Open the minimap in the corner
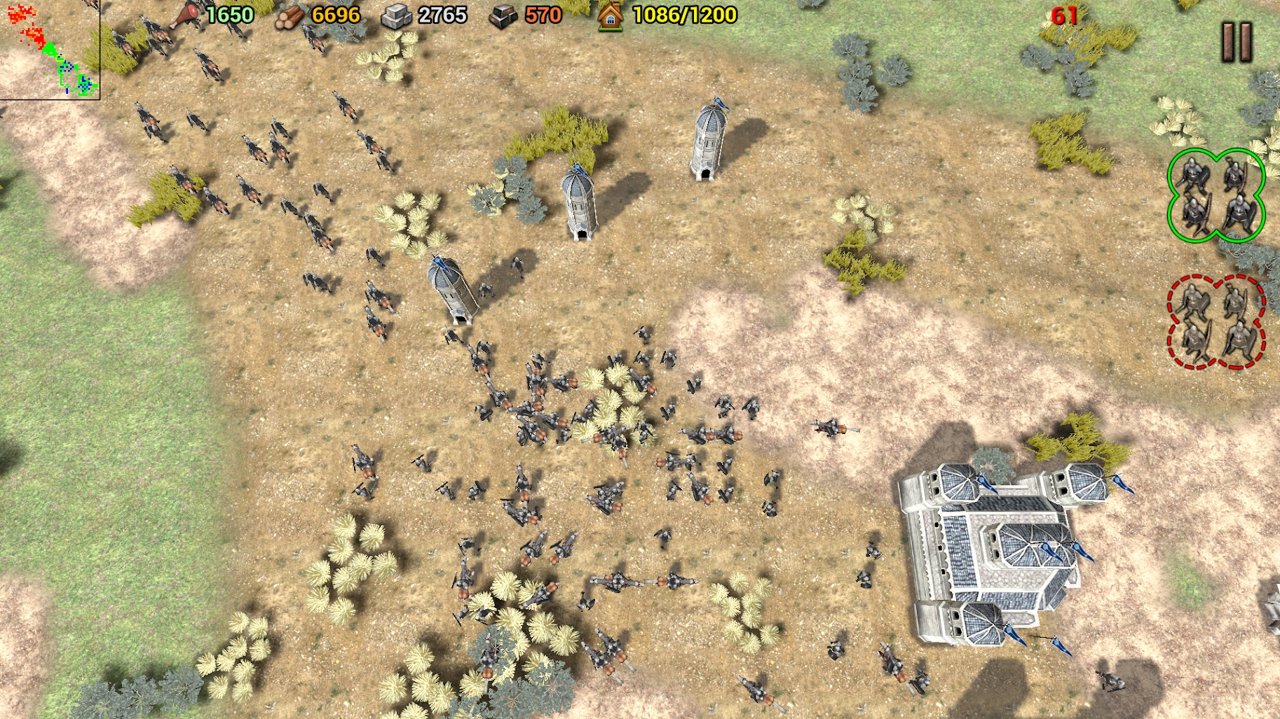Screen dimensions: 1280x719 tap(49, 49)
